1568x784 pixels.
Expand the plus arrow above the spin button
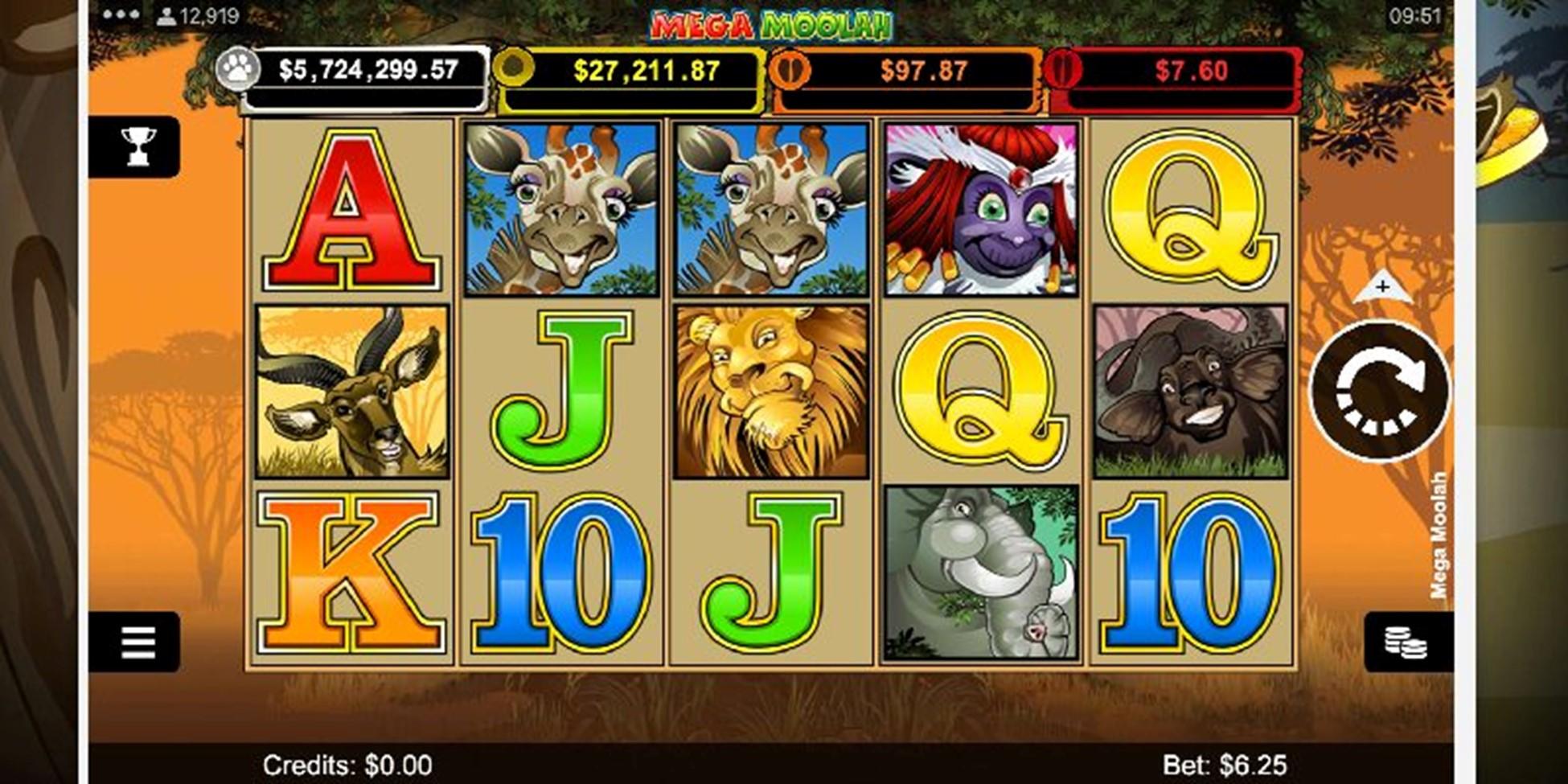(x=1382, y=288)
